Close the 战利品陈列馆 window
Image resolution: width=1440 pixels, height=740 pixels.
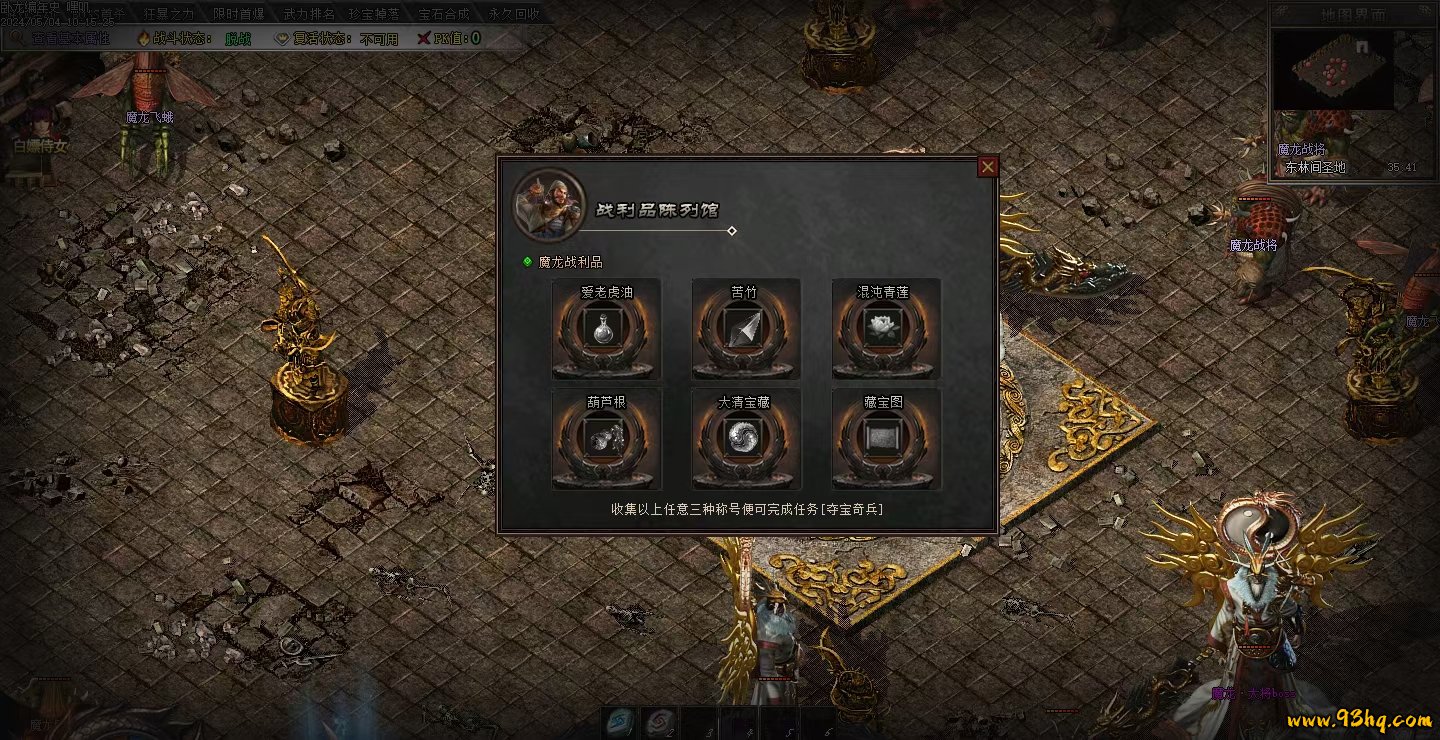pyautogui.click(x=988, y=167)
